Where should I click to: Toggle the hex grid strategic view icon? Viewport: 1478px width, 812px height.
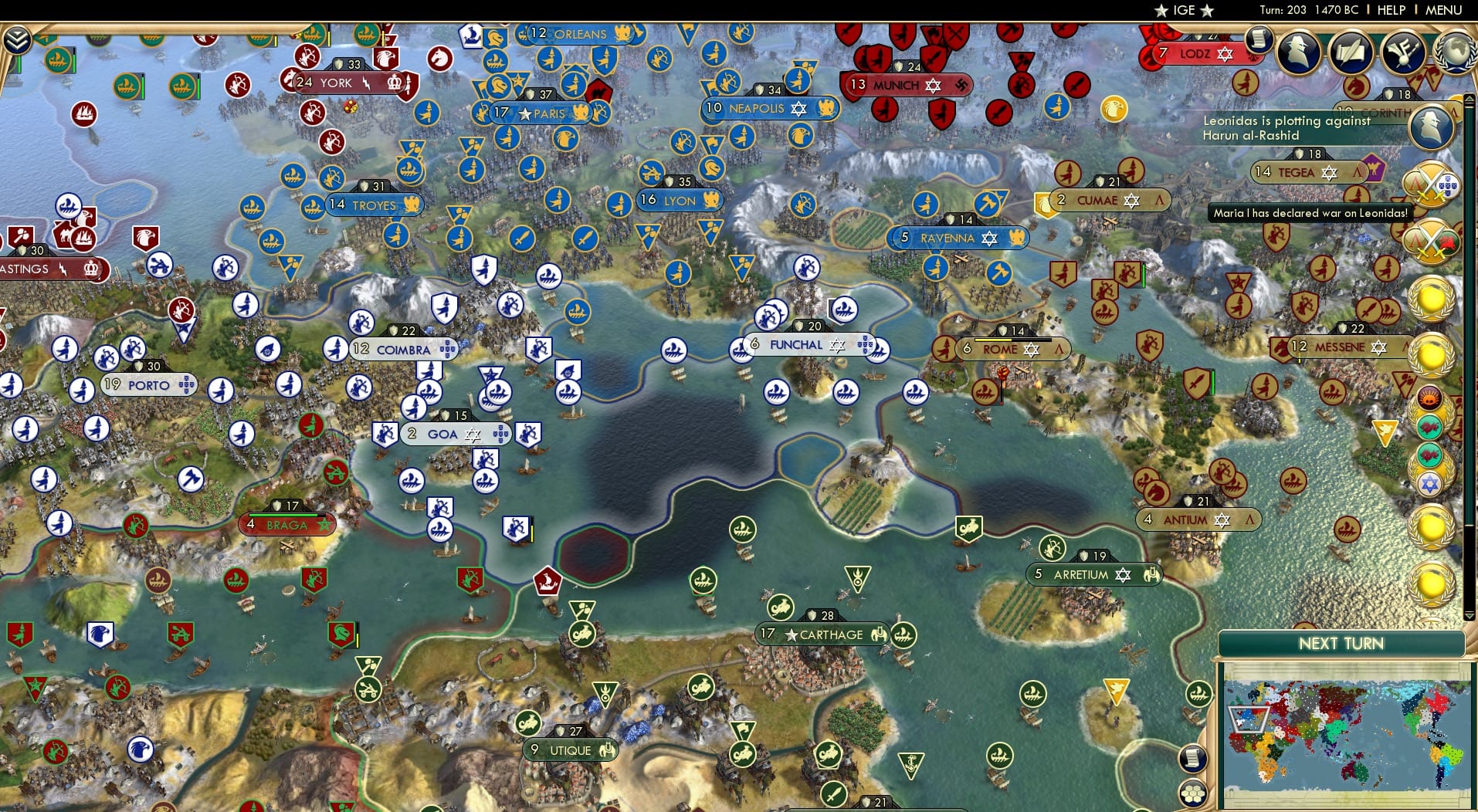[1193, 795]
